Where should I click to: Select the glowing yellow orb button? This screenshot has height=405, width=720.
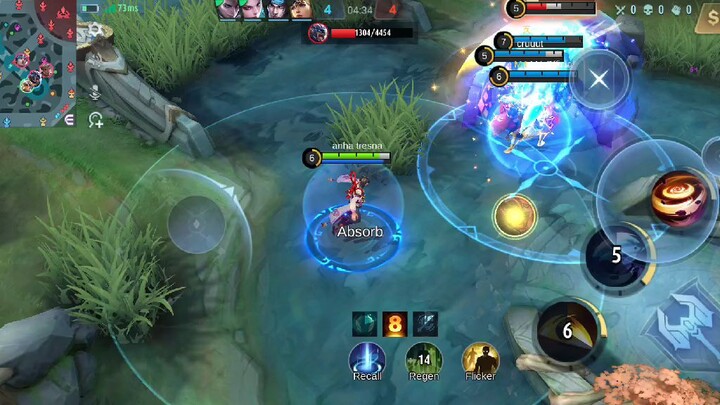515,215
